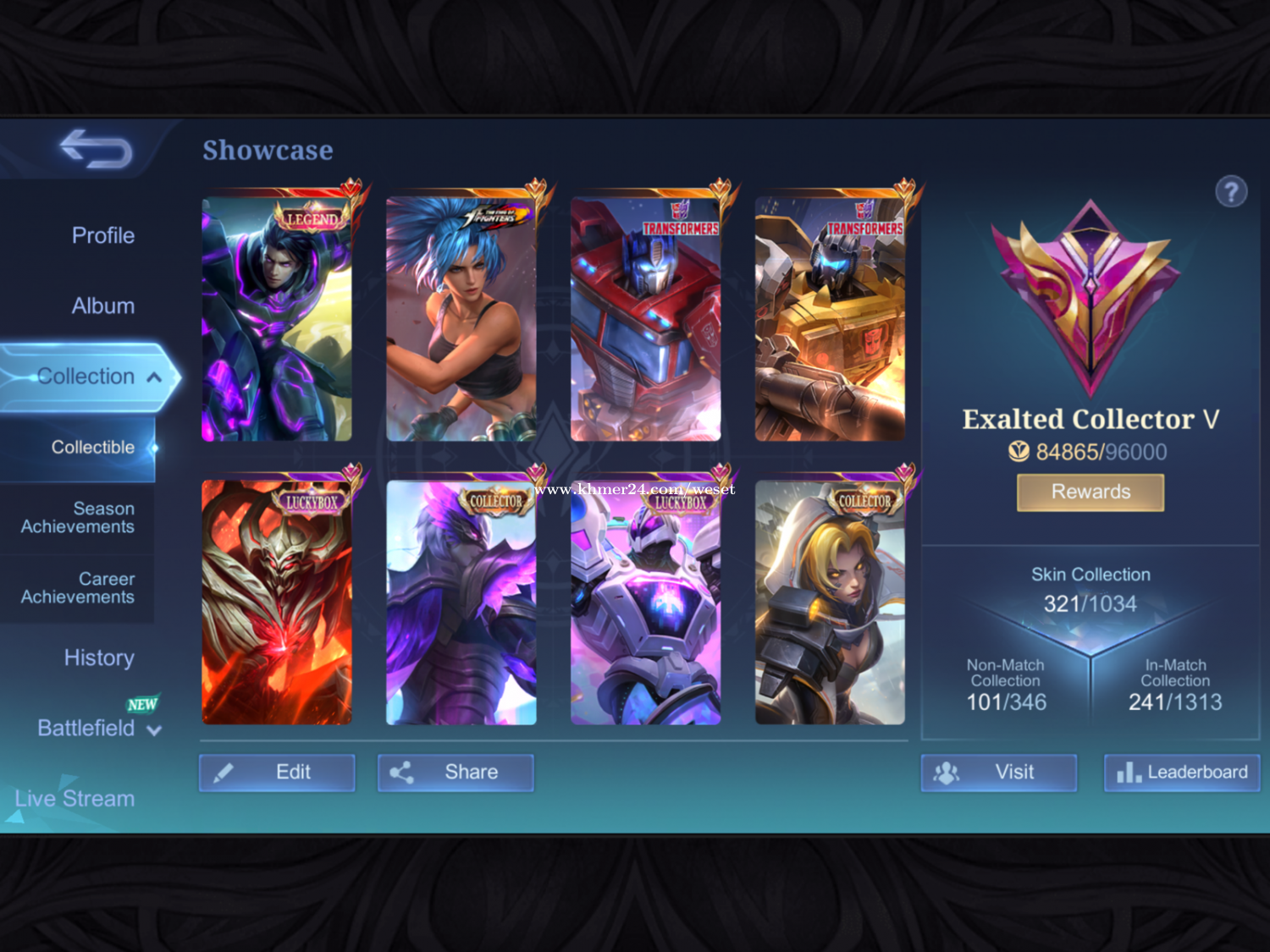
Task: Show the History tab
Action: click(99, 658)
